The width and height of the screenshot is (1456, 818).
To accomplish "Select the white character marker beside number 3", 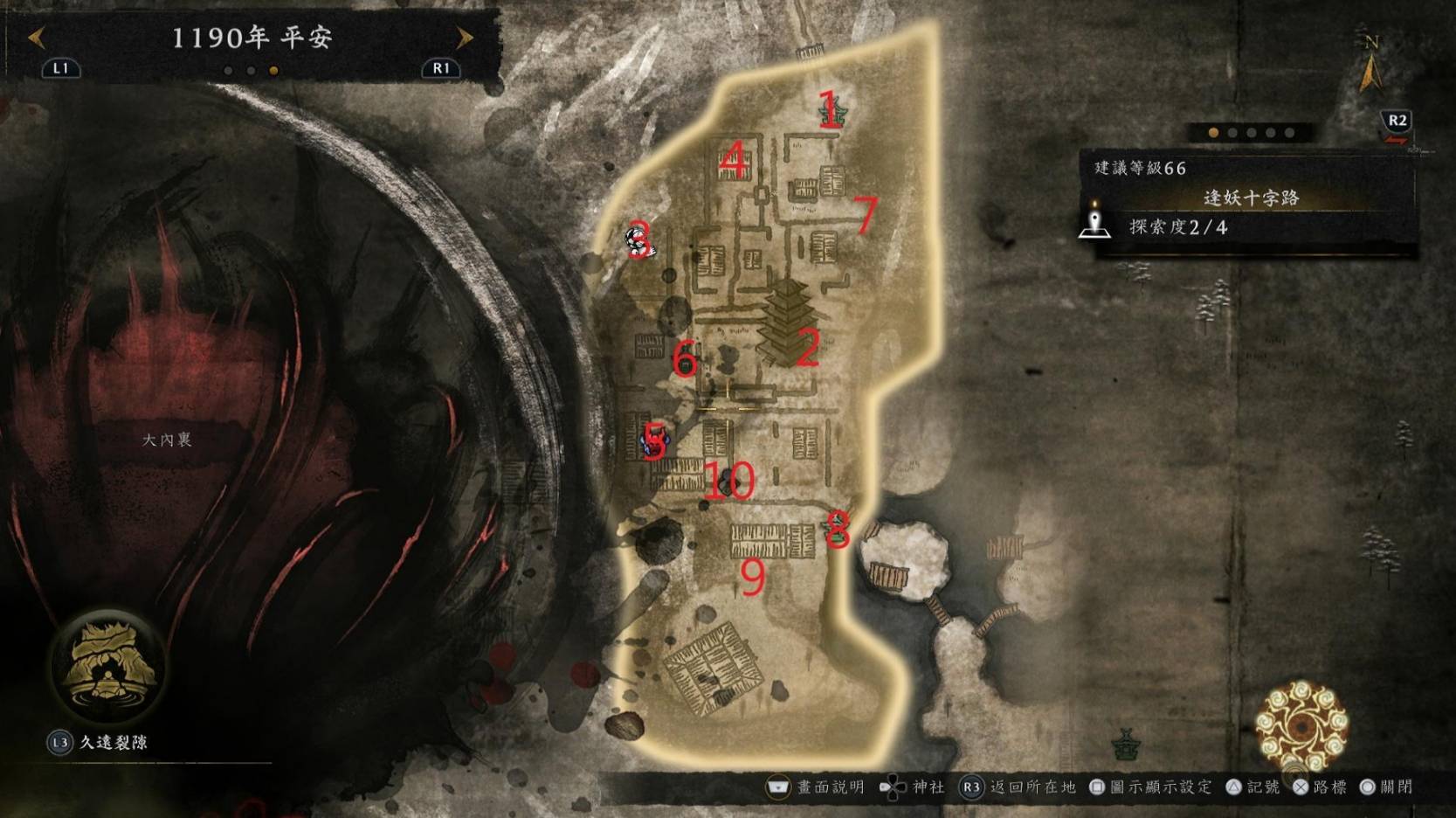I will tap(637, 242).
